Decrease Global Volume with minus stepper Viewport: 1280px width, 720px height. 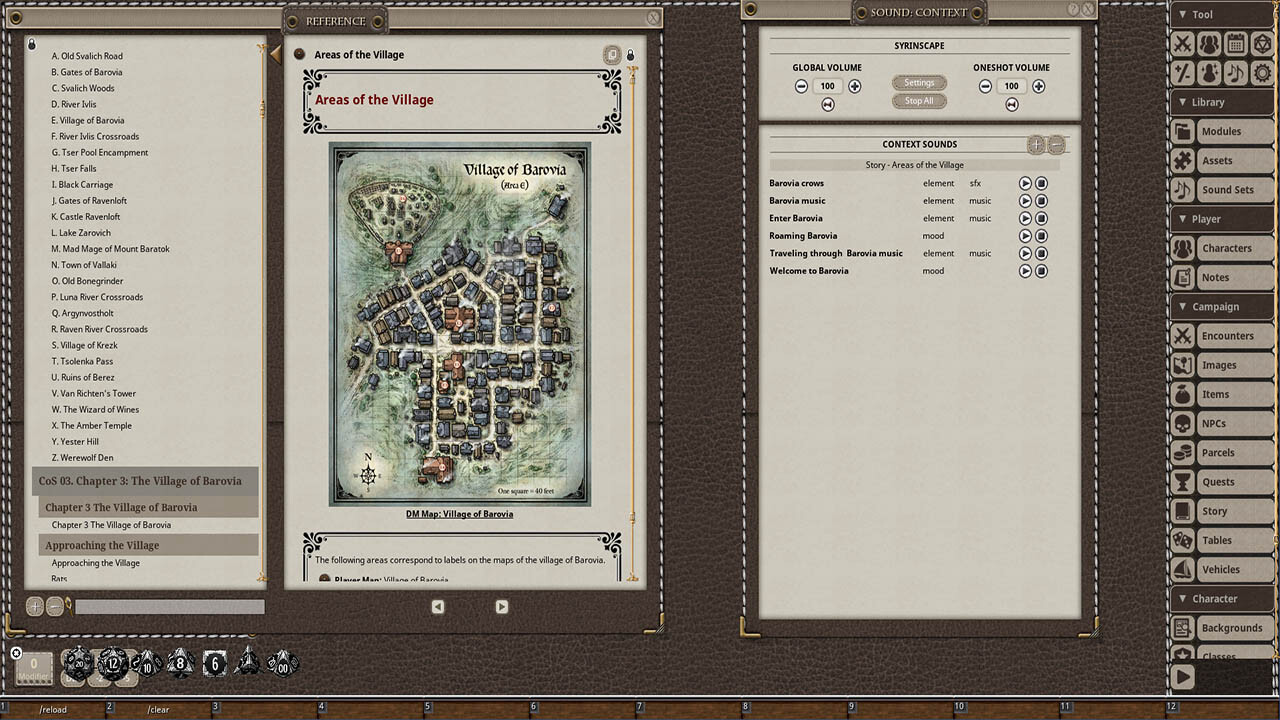click(801, 86)
